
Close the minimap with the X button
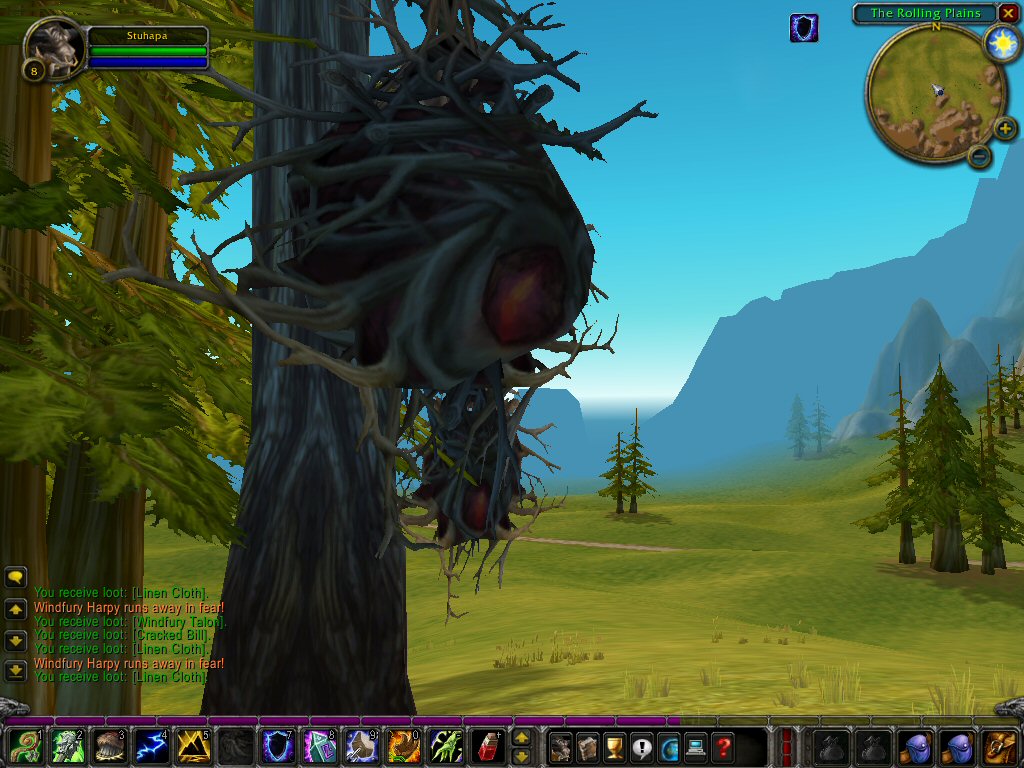pyautogui.click(x=1008, y=13)
